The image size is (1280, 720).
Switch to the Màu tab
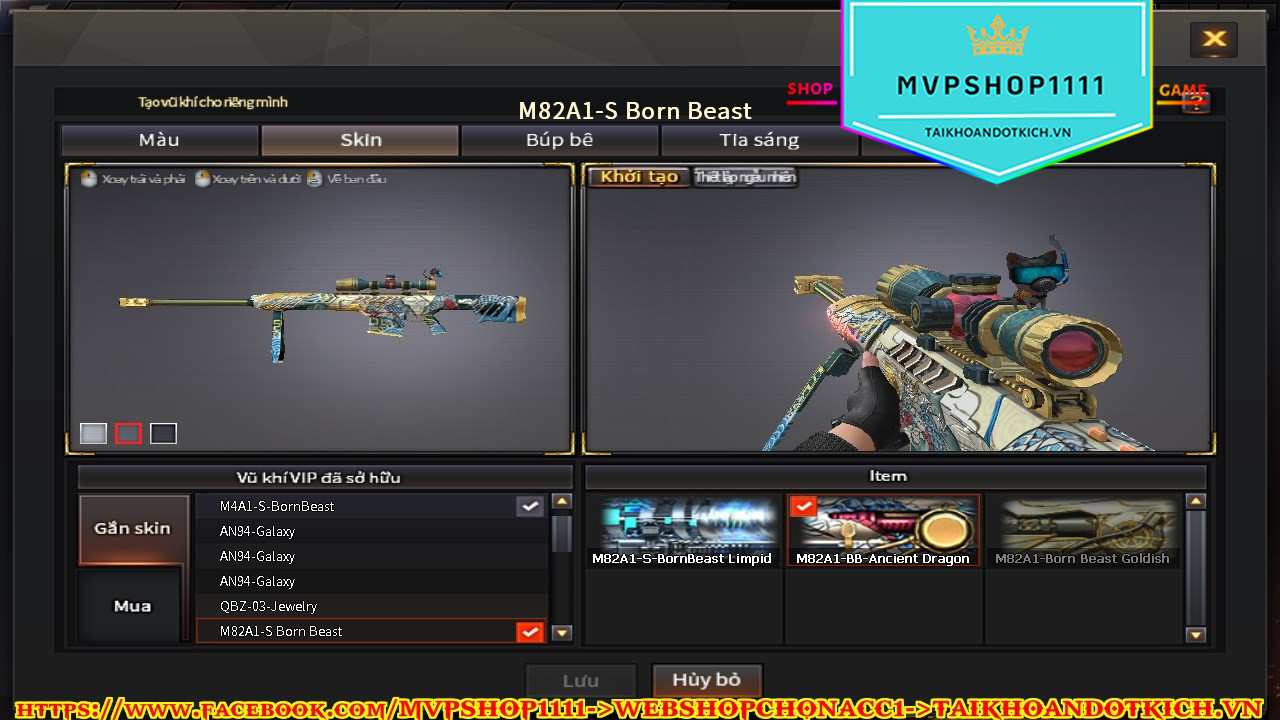[x=159, y=140]
